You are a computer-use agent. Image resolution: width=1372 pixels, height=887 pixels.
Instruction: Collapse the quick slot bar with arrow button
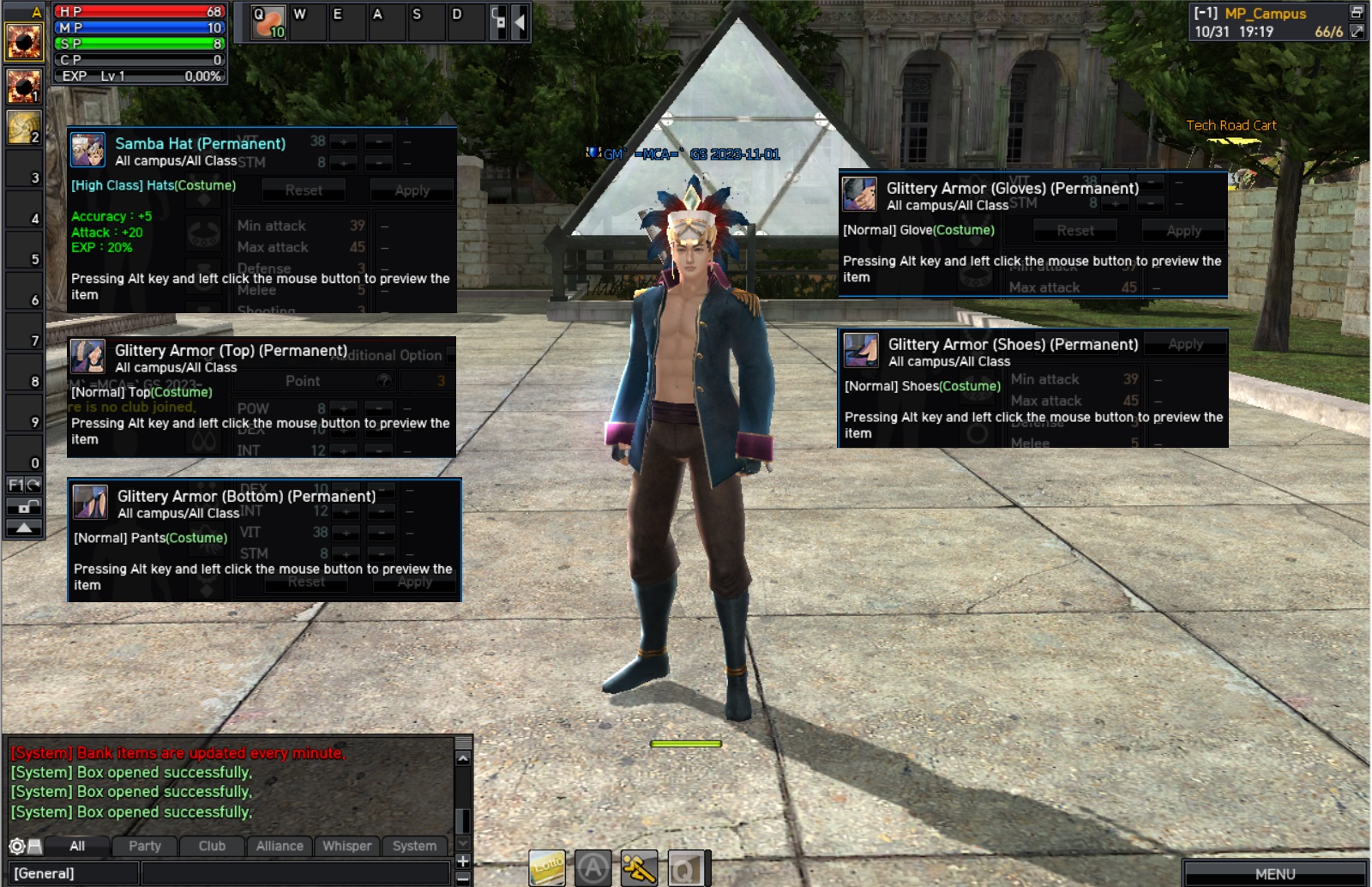(x=519, y=22)
